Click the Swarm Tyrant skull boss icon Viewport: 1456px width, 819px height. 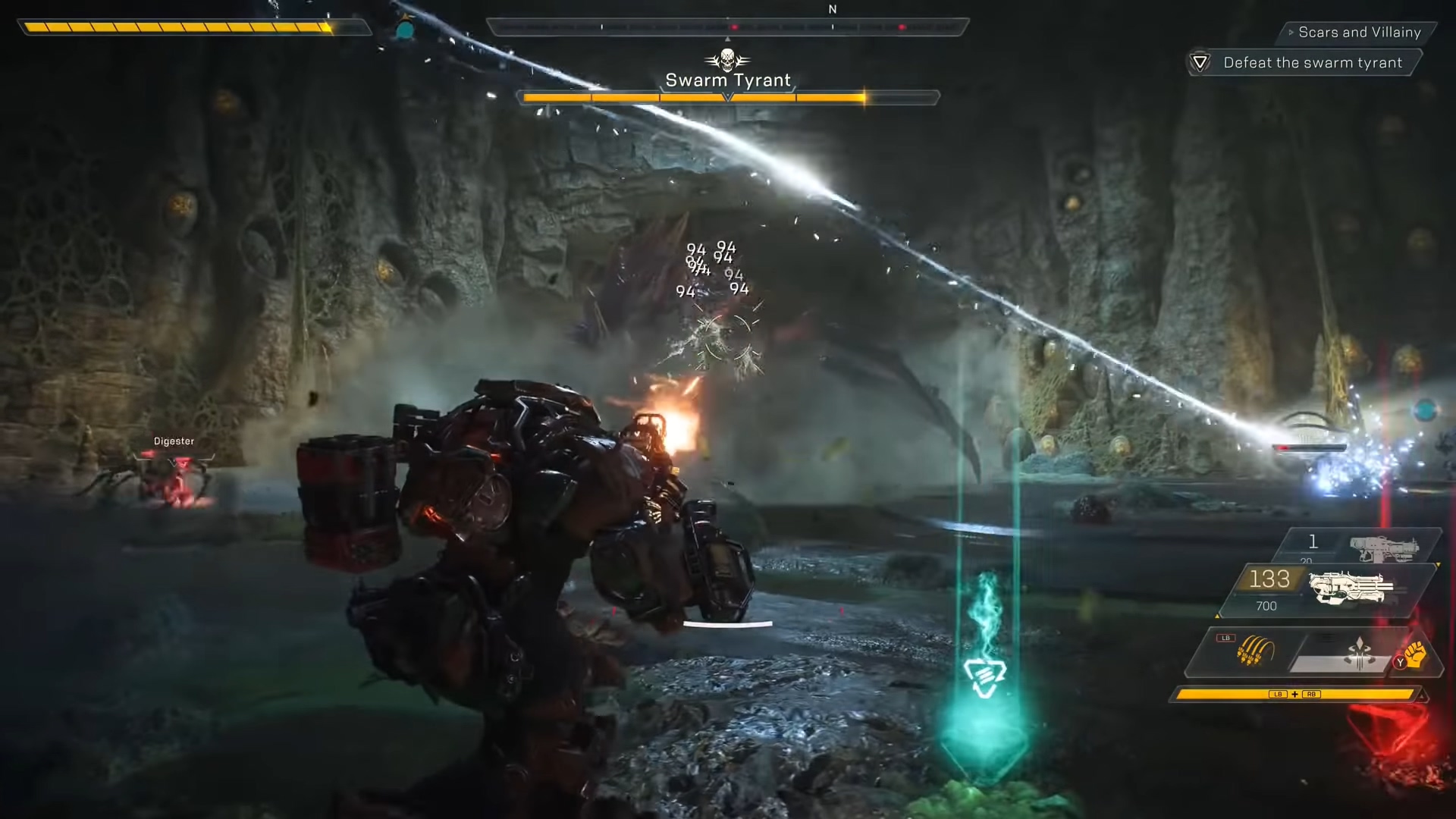coord(727,59)
